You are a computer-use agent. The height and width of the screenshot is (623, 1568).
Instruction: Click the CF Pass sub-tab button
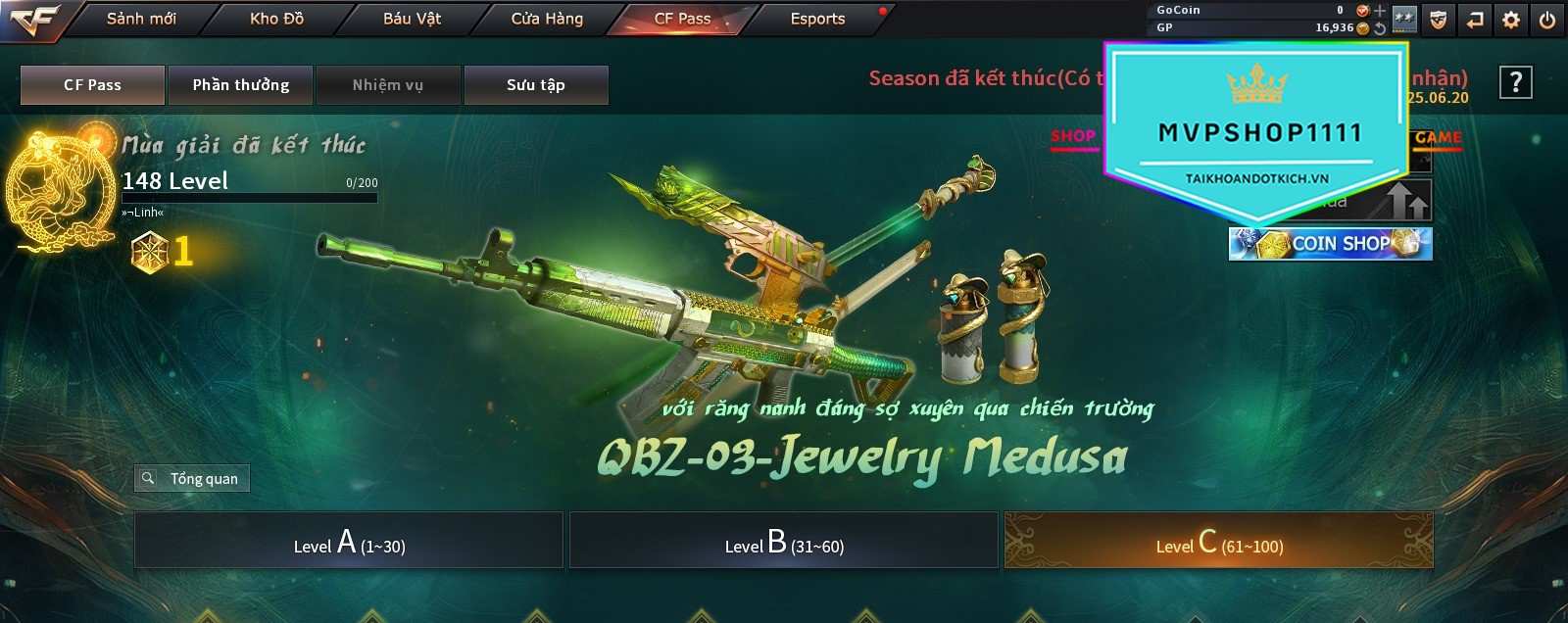pyautogui.click(x=92, y=85)
